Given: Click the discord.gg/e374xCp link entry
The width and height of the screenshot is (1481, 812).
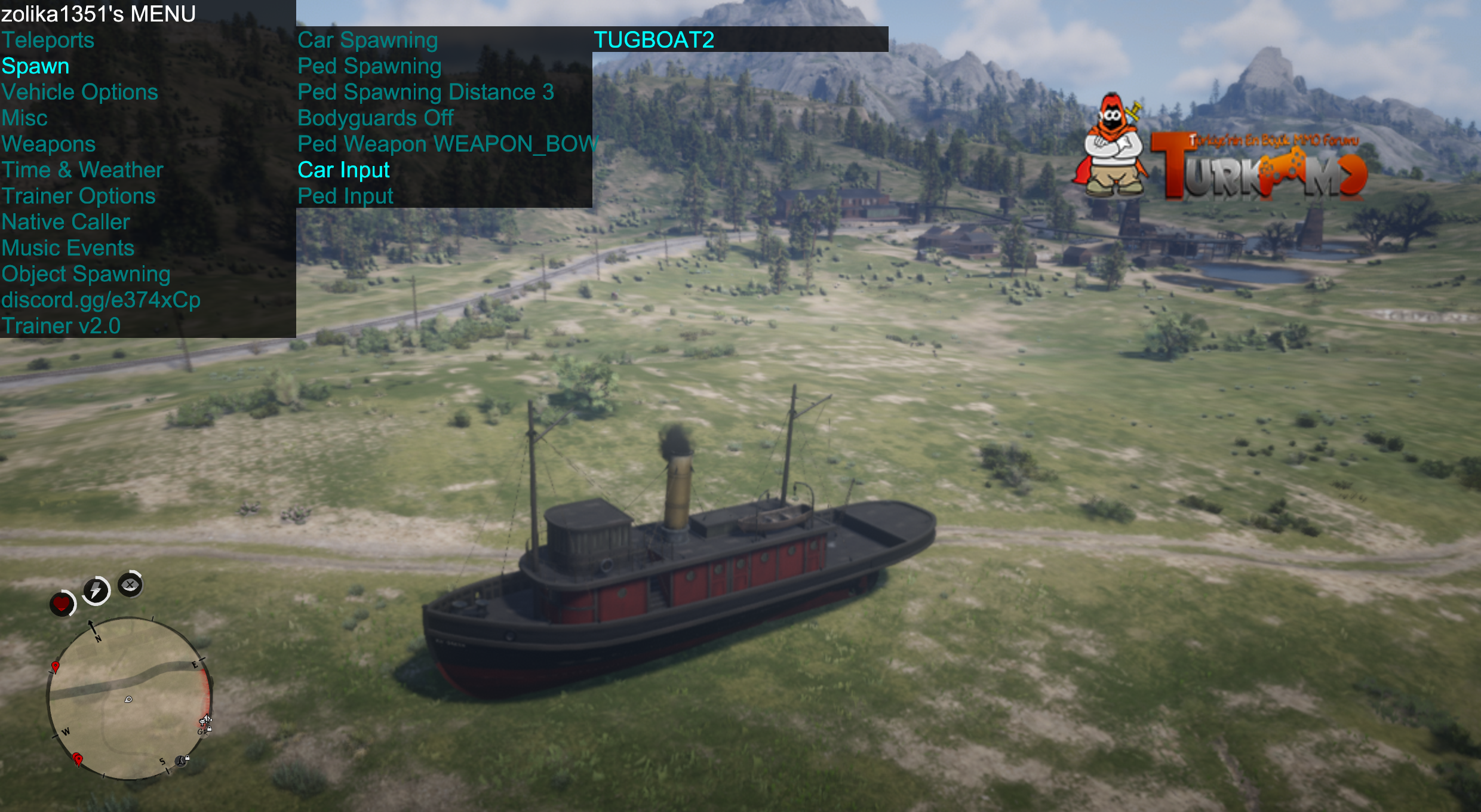Looking at the screenshot, I should [x=101, y=300].
